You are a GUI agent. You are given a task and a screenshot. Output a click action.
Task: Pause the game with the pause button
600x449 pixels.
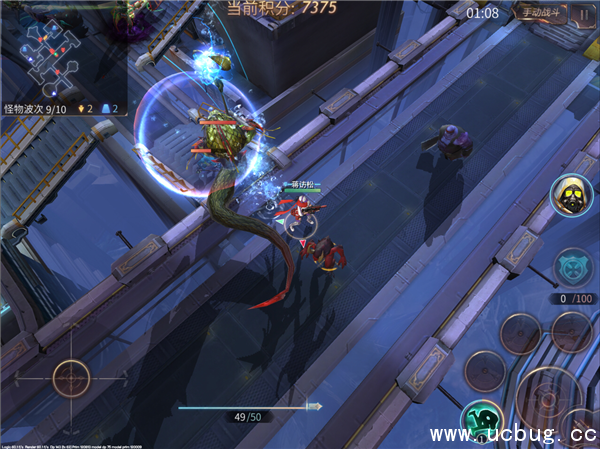tap(583, 14)
